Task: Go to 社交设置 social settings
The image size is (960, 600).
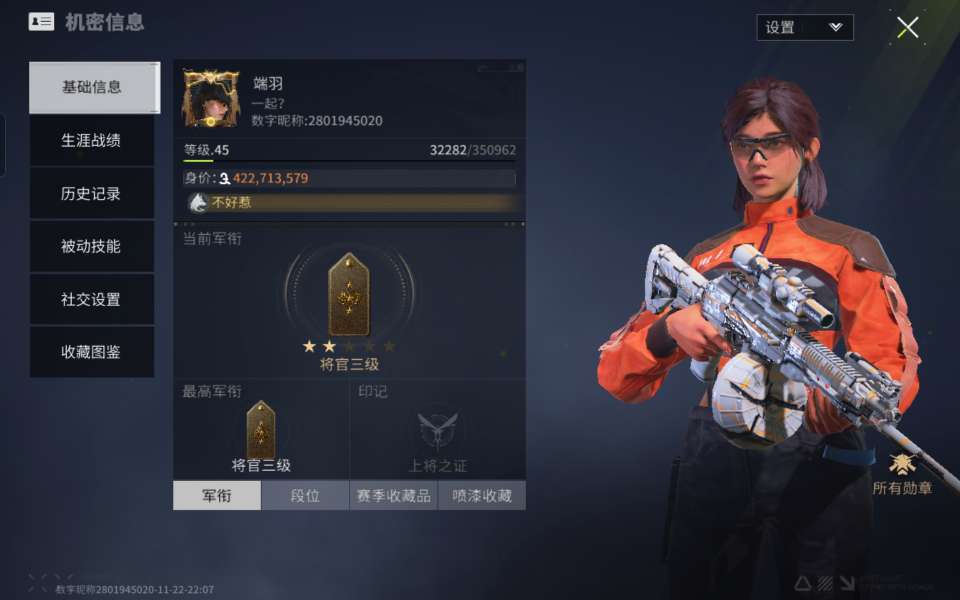Action: (x=92, y=300)
